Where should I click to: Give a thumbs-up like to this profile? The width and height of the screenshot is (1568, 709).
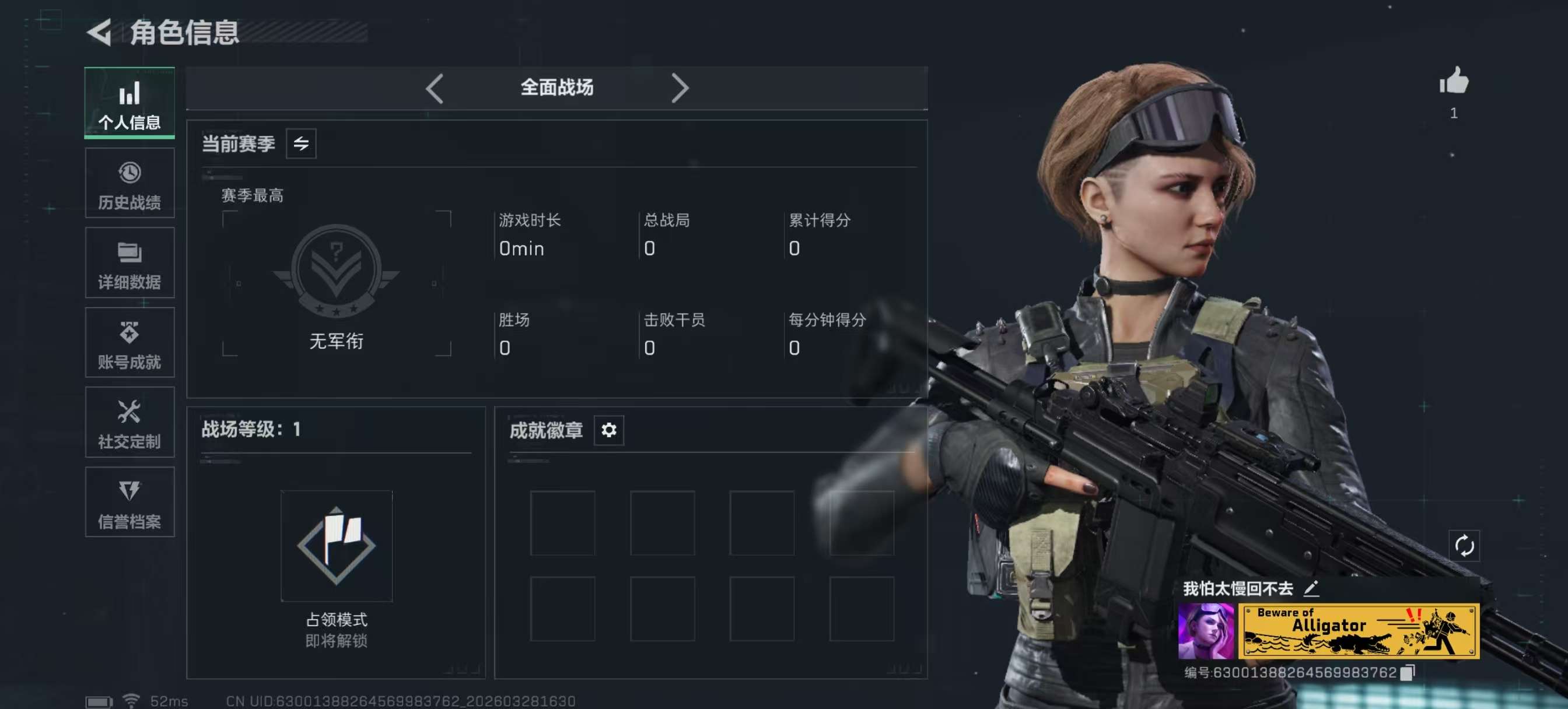(x=1454, y=82)
